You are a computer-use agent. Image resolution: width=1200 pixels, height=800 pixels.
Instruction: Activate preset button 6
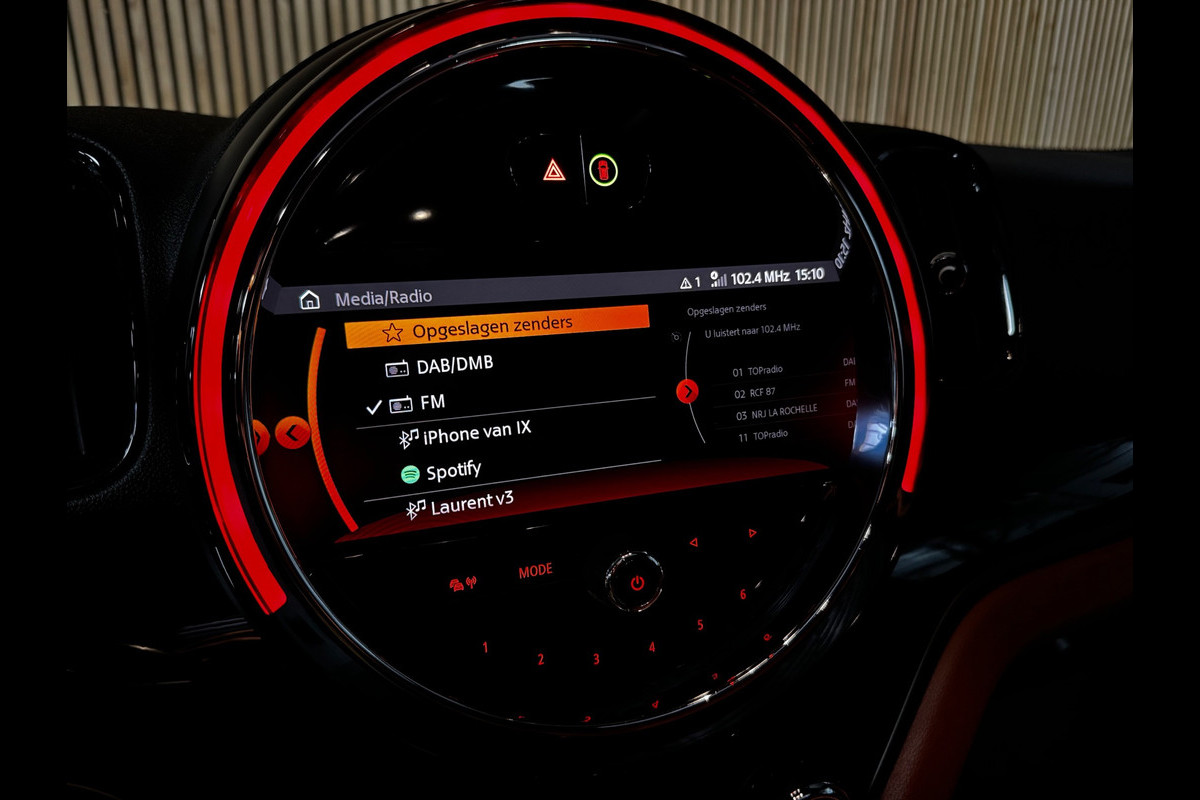742,594
